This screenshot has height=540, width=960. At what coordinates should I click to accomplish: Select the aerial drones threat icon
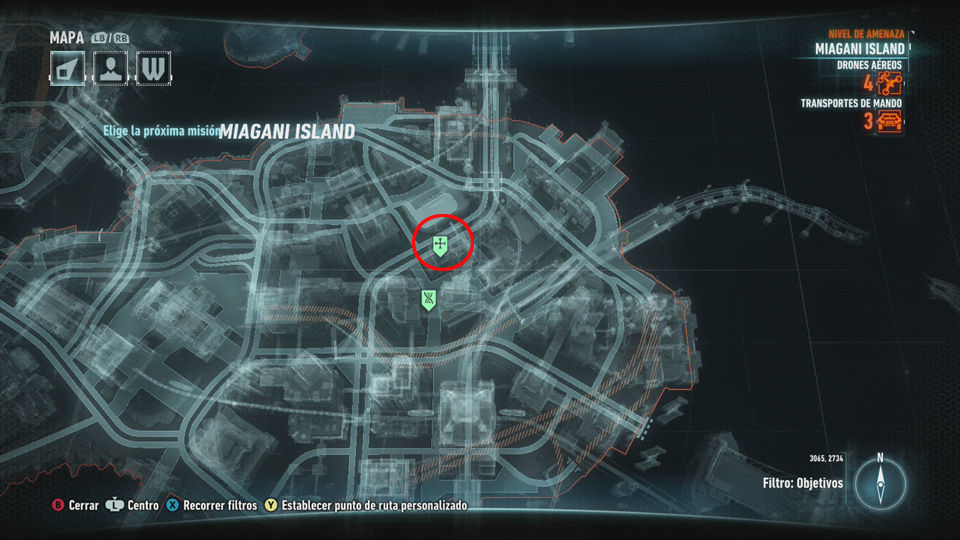890,84
